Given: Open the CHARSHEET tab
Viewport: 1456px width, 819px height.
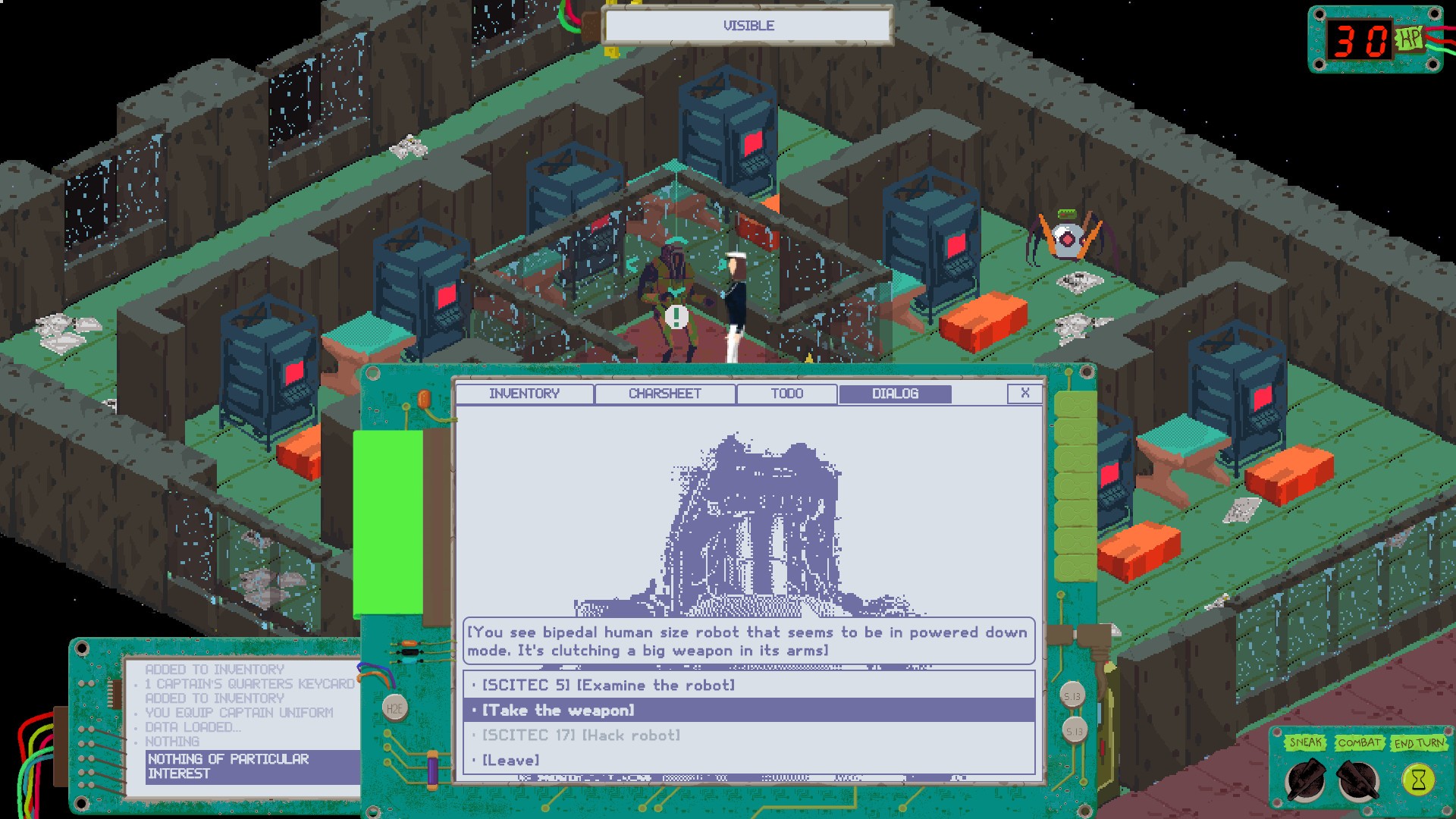Looking at the screenshot, I should [665, 394].
